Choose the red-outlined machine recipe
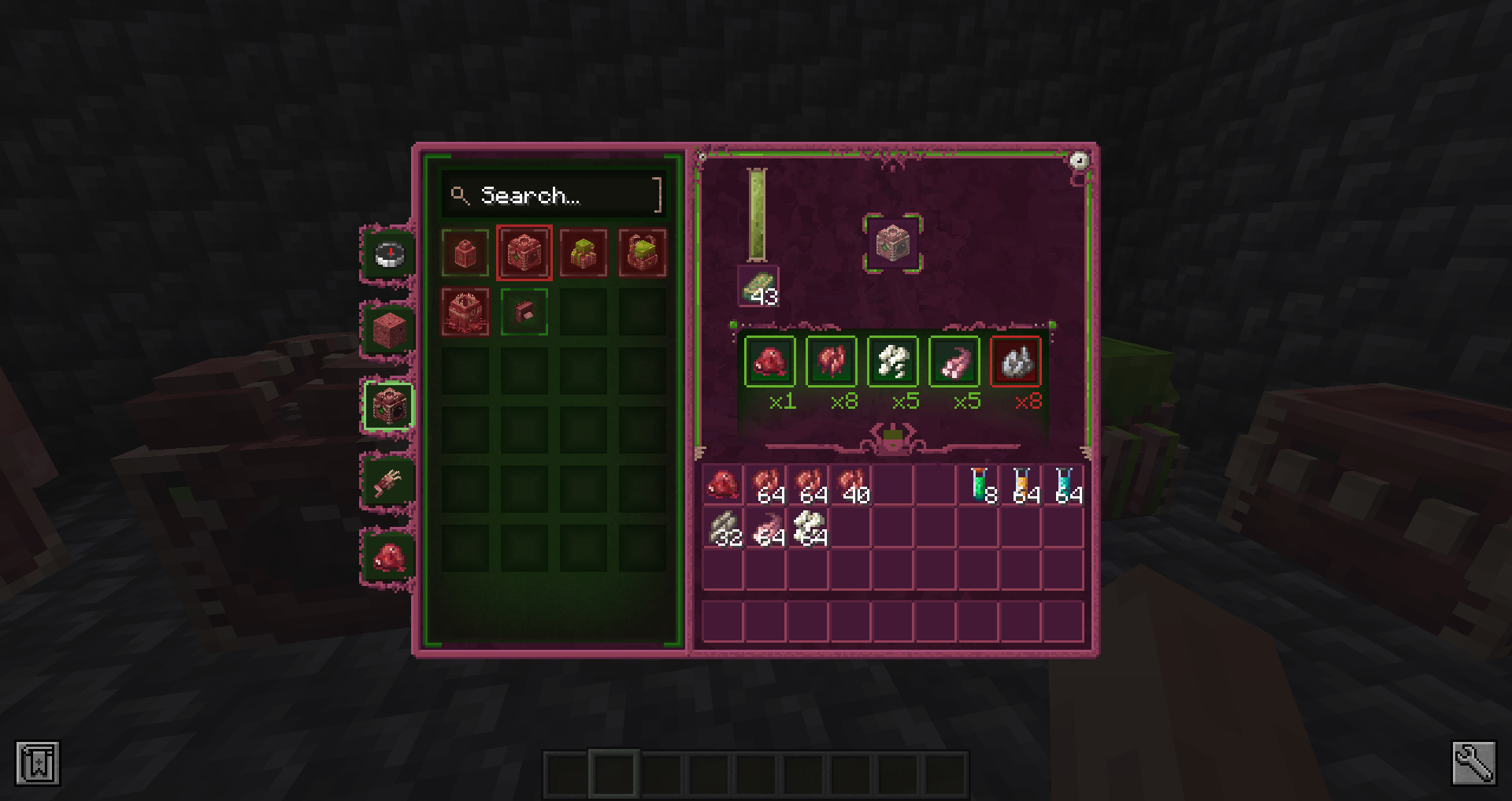Viewport: 1512px width, 801px height. (x=524, y=253)
